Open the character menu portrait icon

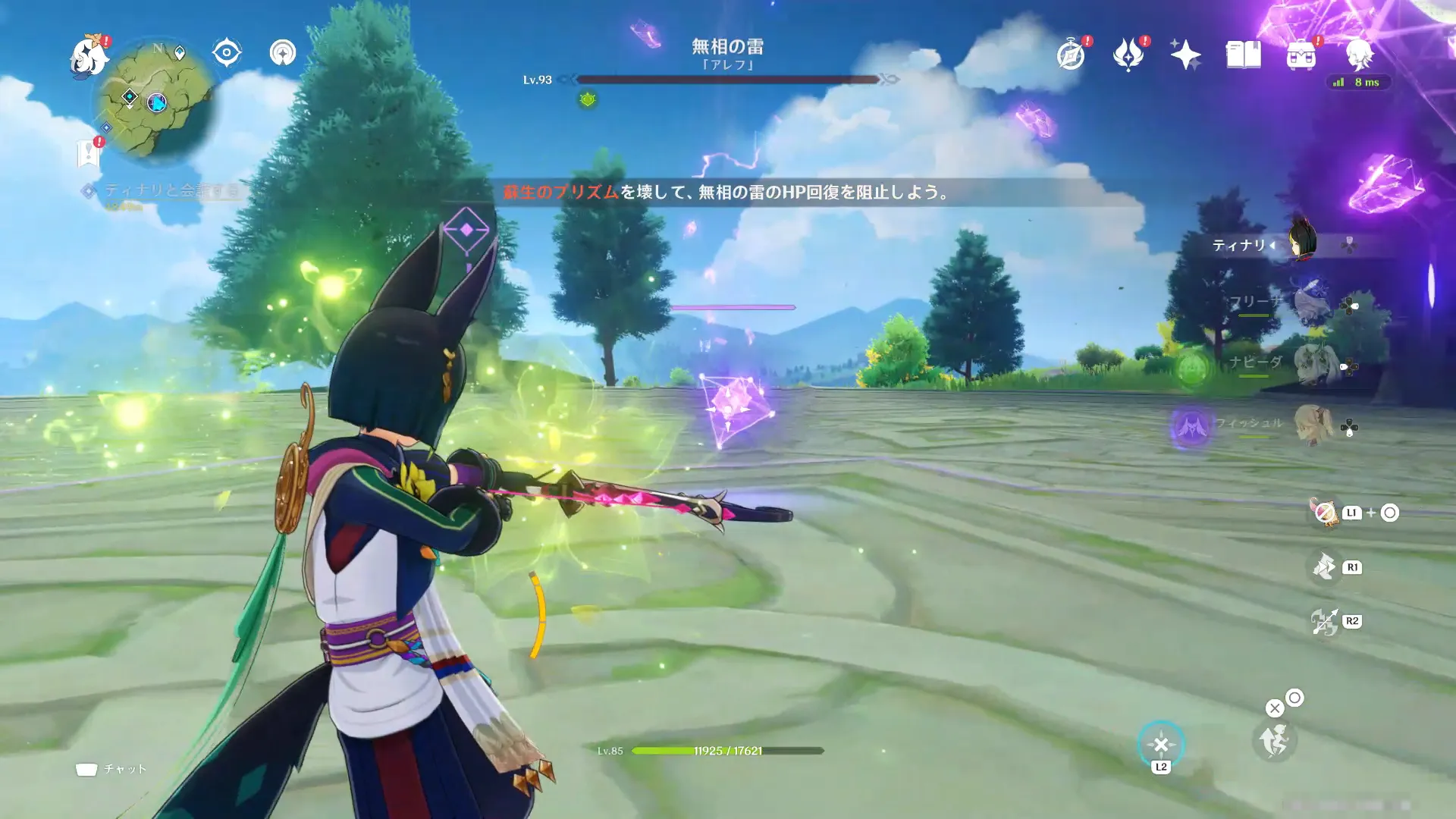pyautogui.click(x=1358, y=55)
